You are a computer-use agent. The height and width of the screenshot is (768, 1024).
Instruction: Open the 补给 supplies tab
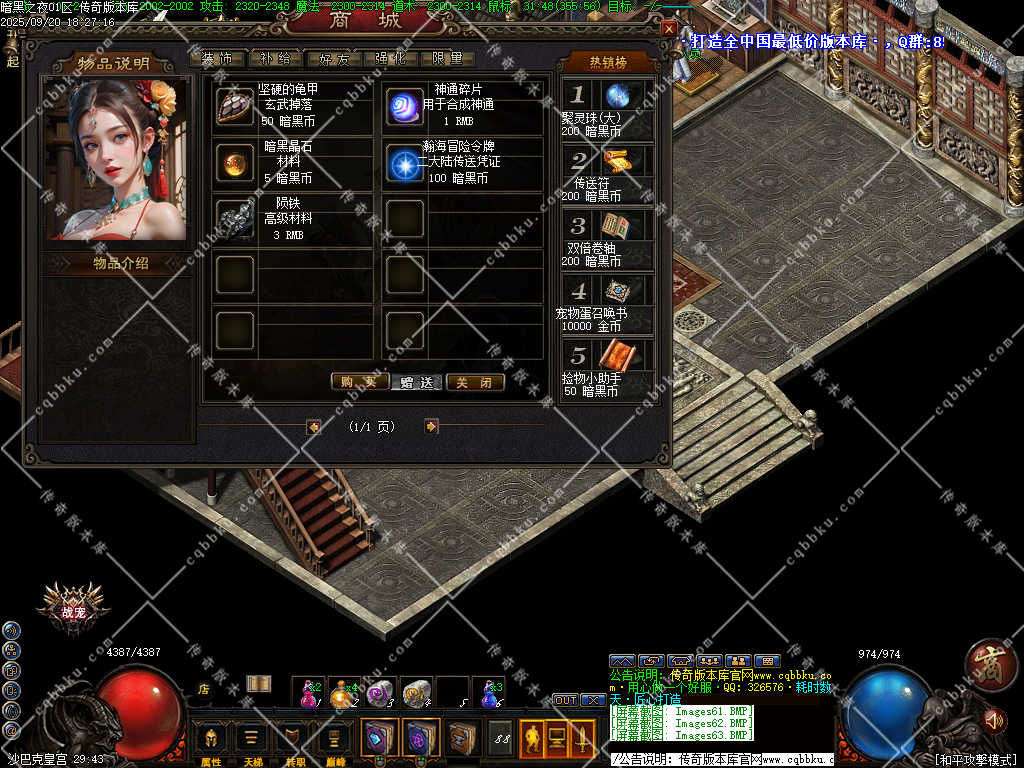(x=275, y=59)
